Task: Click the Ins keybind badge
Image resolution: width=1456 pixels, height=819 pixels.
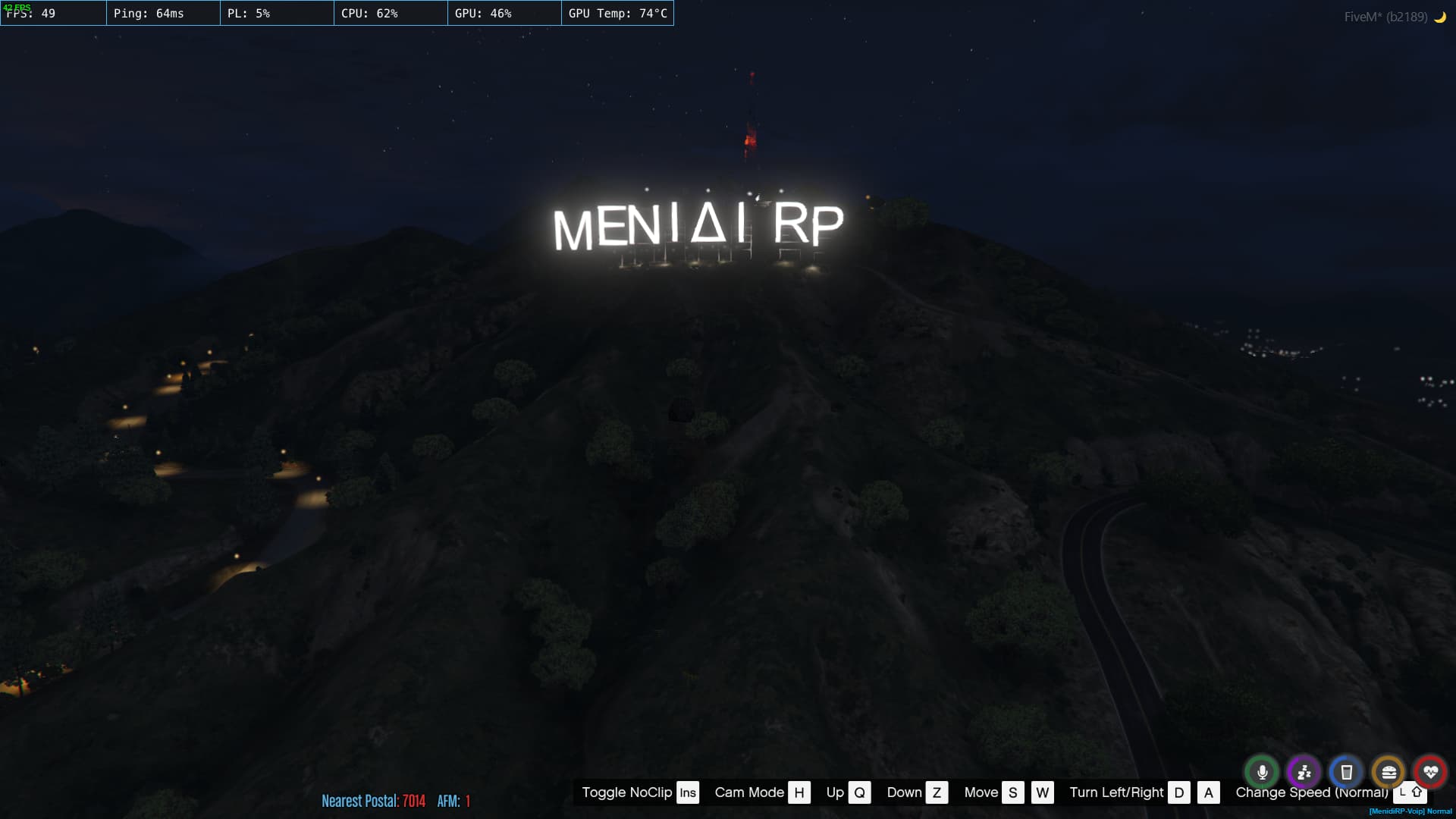Action: click(686, 792)
